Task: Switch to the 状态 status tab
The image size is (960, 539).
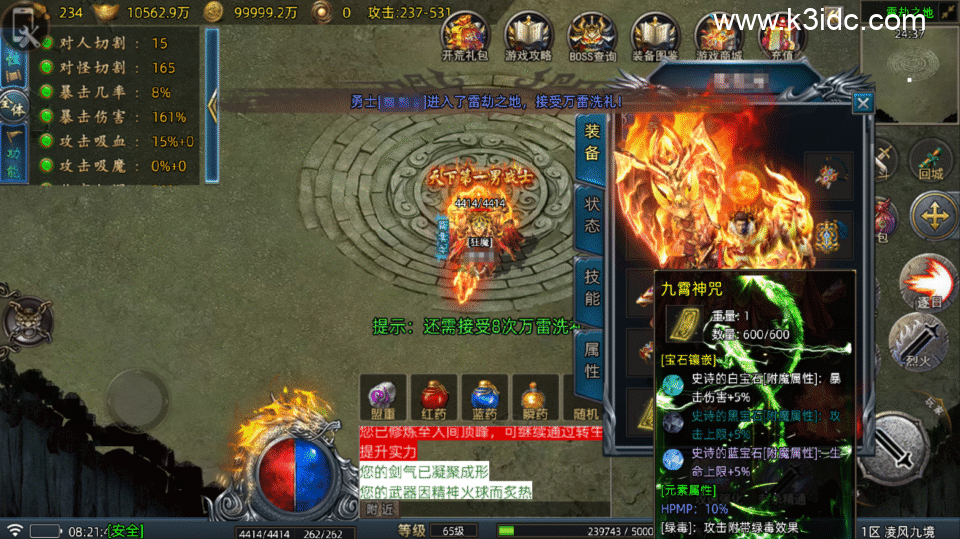Action: (591, 213)
